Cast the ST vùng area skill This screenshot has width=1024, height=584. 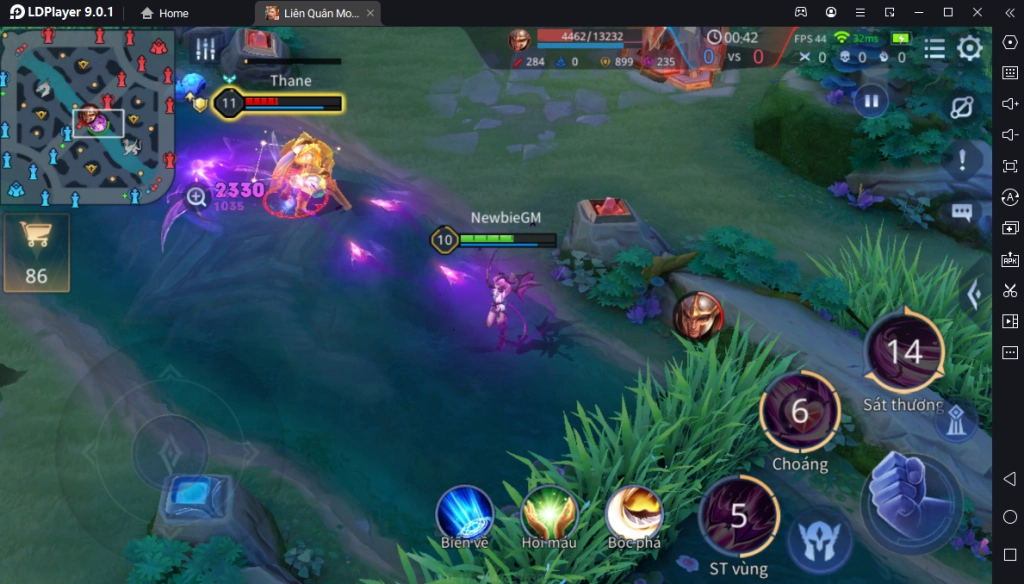tap(739, 516)
